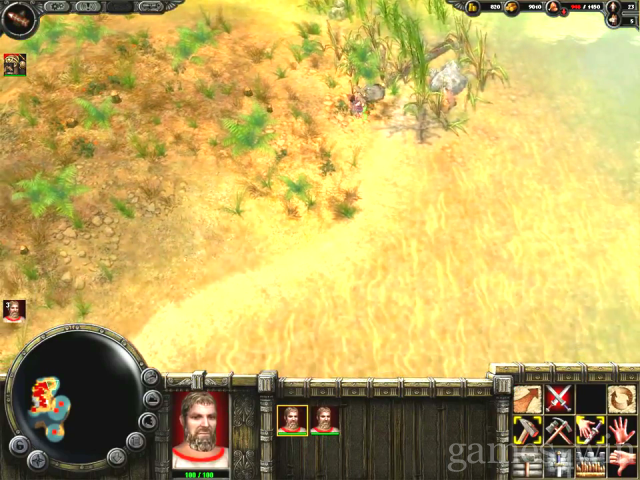Select the thumbs-down hand command

click(622, 462)
